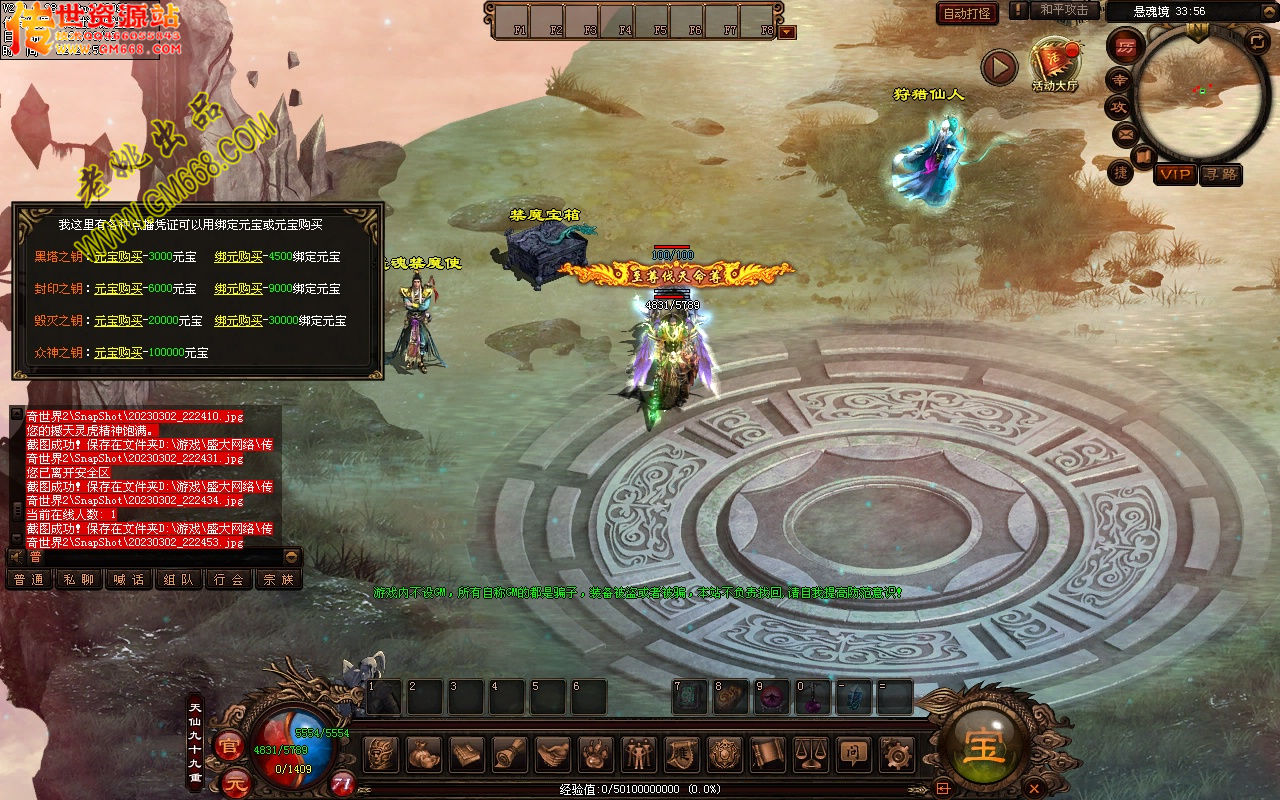Open the 活动大厅 events hall icon
The width and height of the screenshot is (1280, 800).
point(1054,63)
